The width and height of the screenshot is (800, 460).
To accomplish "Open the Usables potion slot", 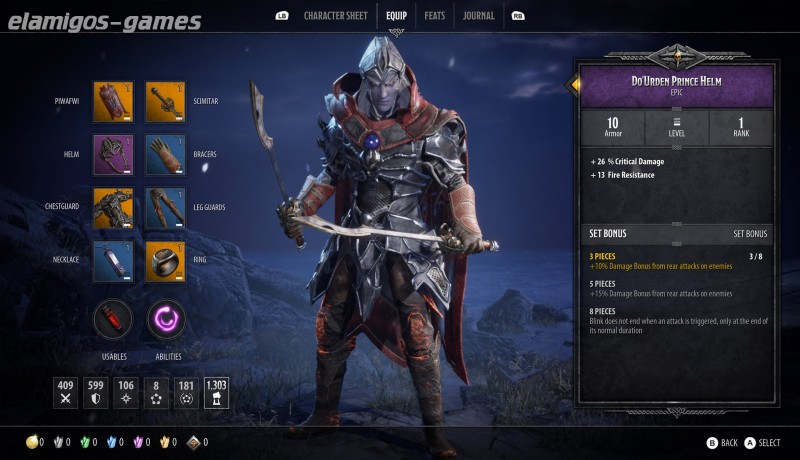I will (113, 320).
